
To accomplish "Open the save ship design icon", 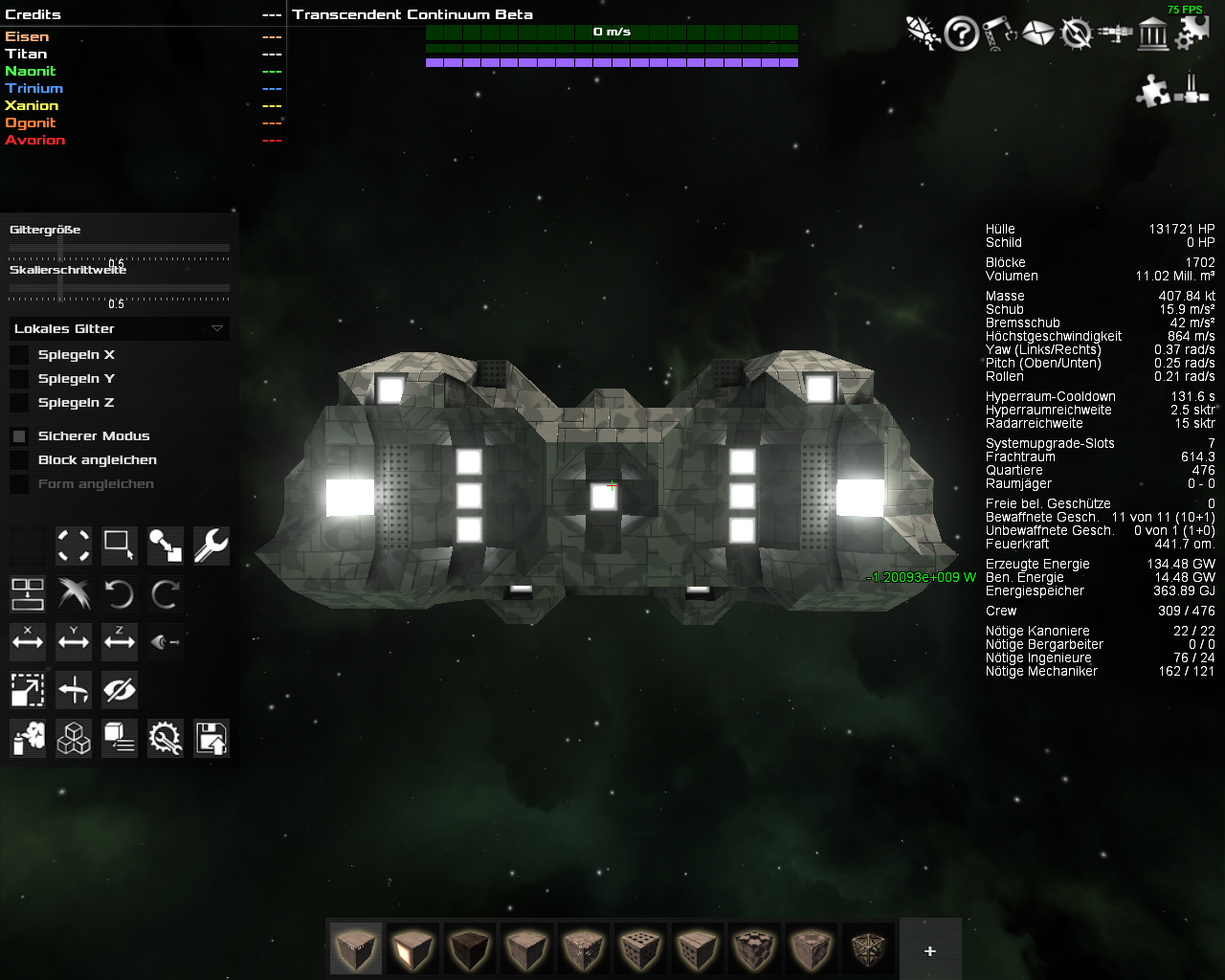I will 211,738.
